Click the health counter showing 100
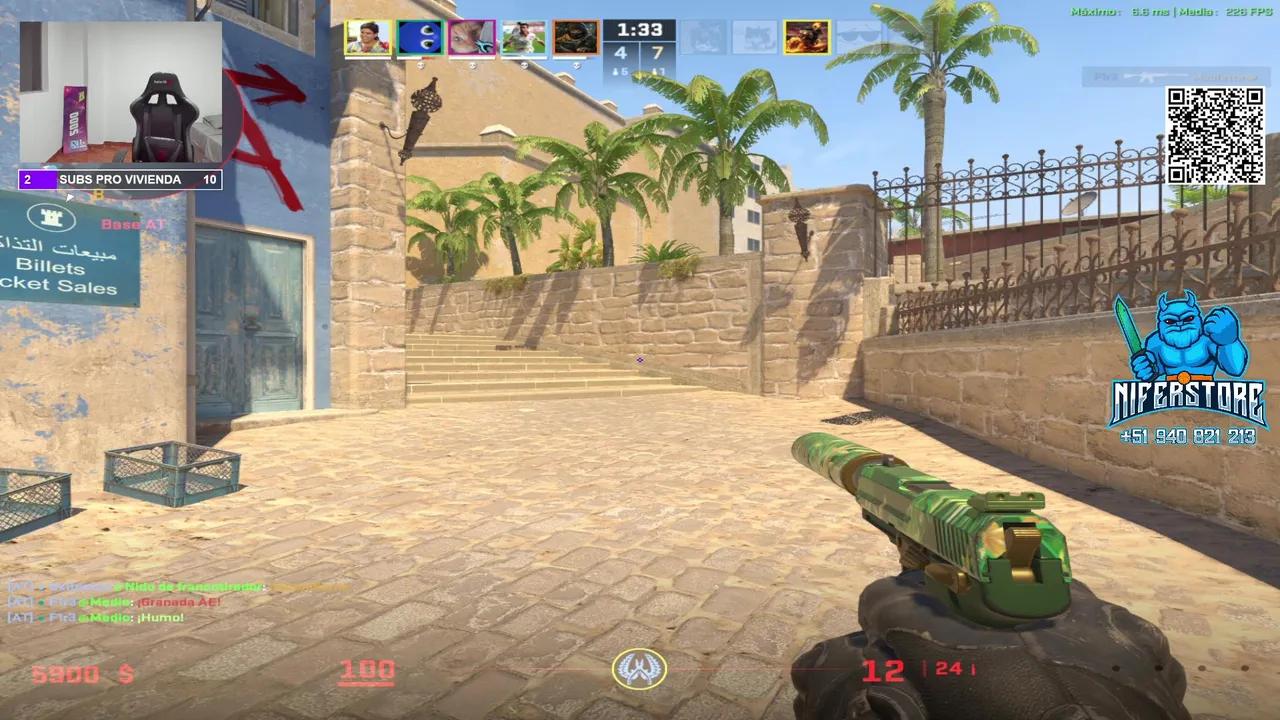Viewport: 1280px width, 720px height. click(368, 668)
